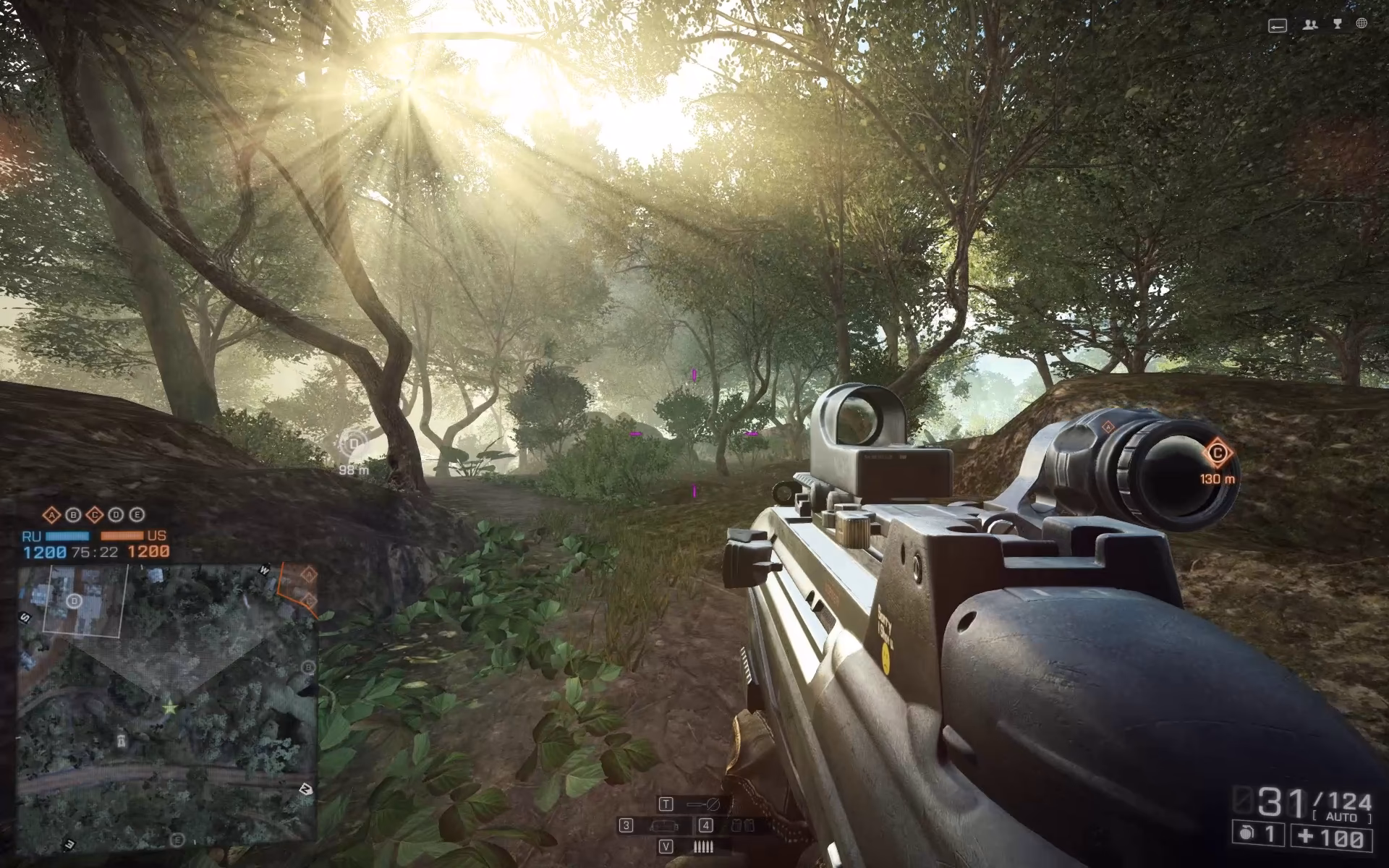1389x868 pixels.
Task: Open the awards trophy icon at top right
Action: 1338,23
